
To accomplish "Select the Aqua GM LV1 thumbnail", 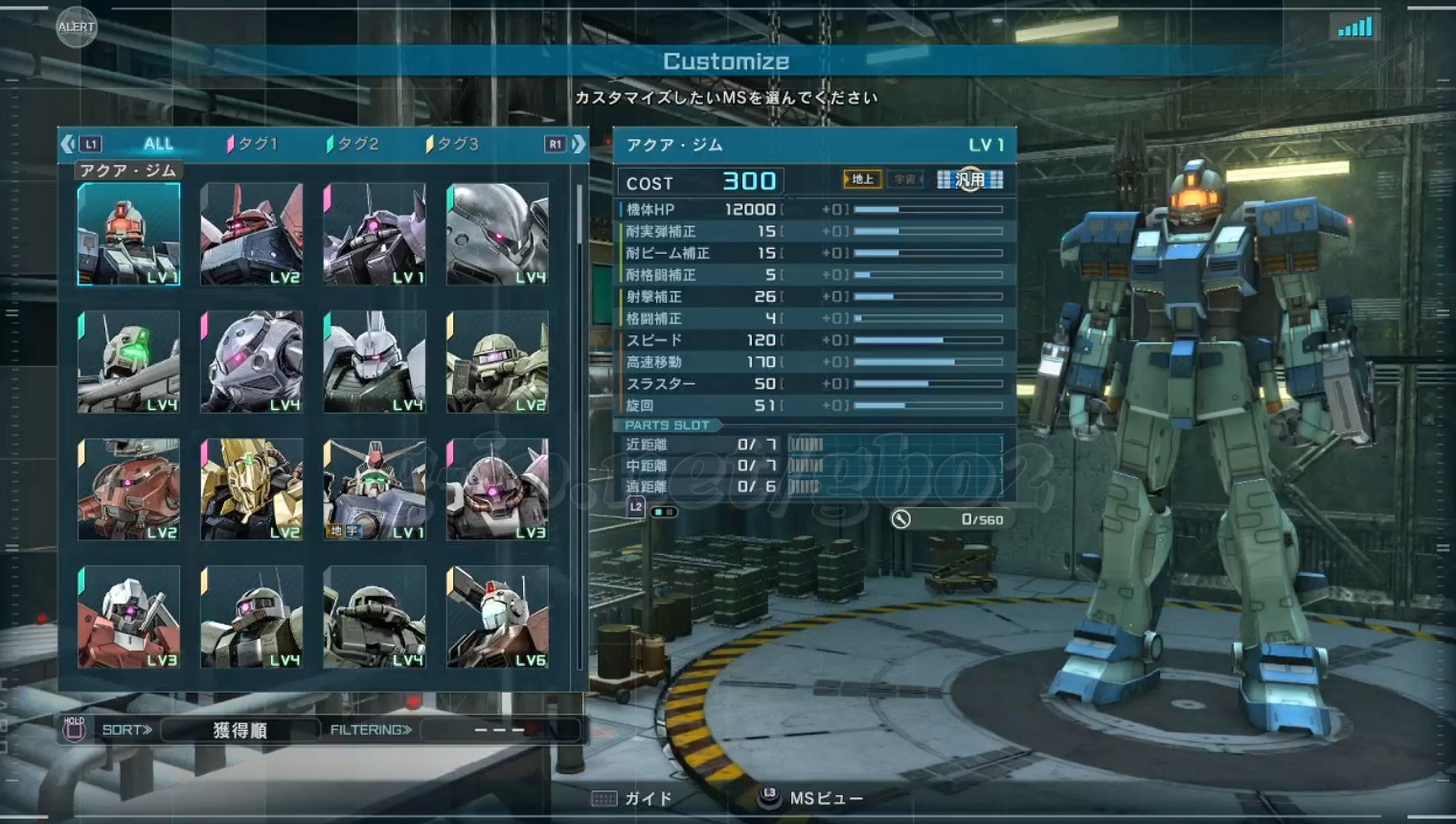I will pos(128,235).
